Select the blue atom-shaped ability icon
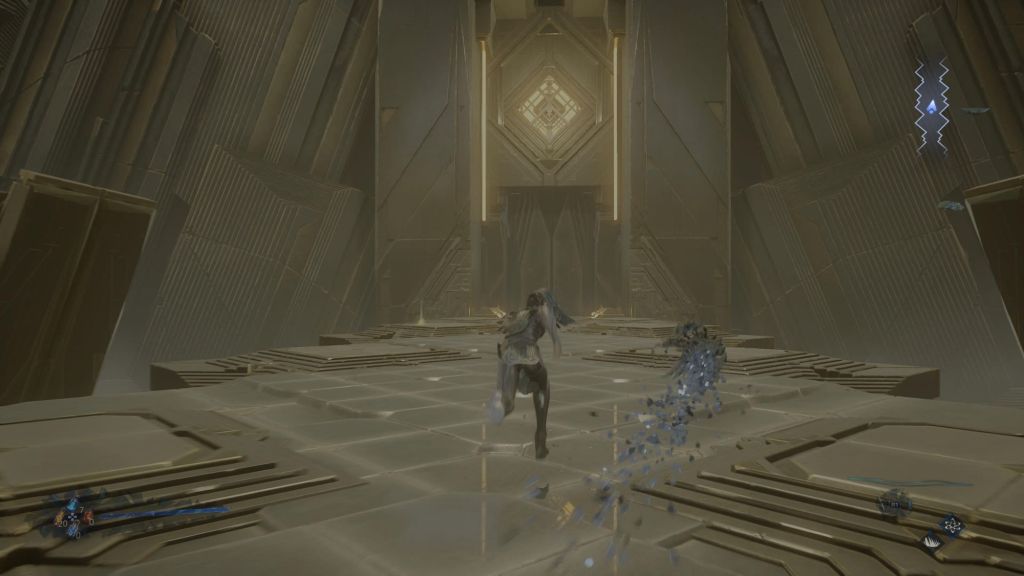Image resolution: width=1024 pixels, height=576 pixels. [x=952, y=525]
